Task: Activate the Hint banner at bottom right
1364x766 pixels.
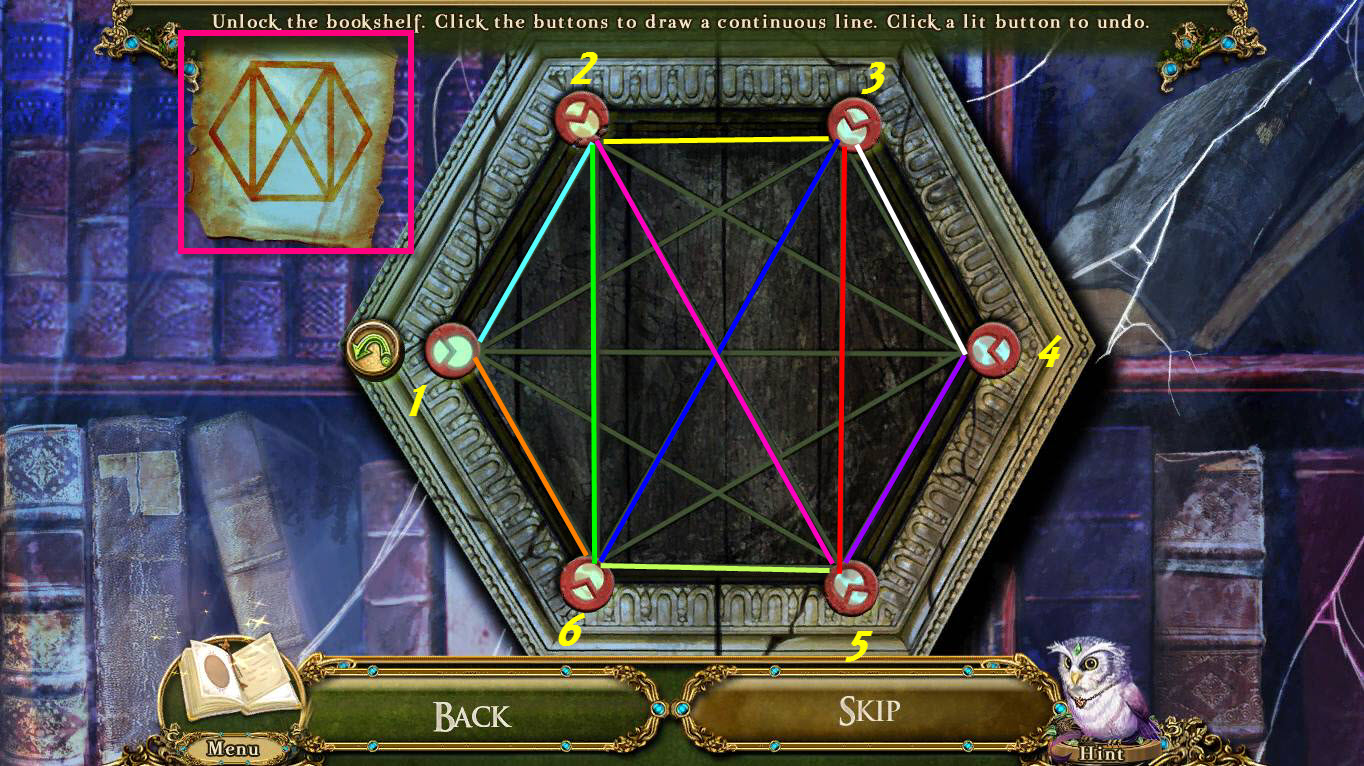Action: pyautogui.click(x=1103, y=754)
